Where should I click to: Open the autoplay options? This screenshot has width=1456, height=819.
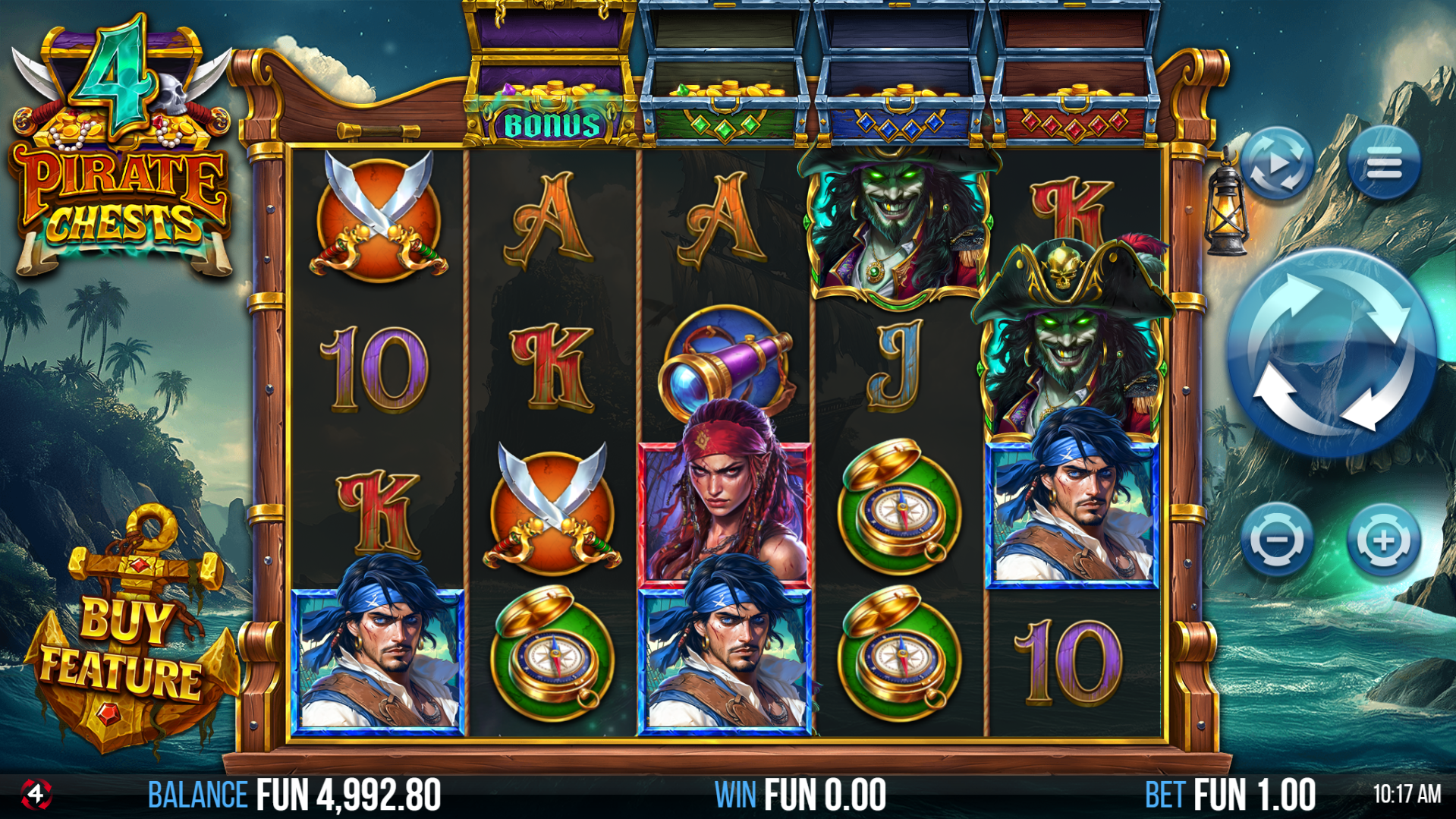pyautogui.click(x=1278, y=164)
